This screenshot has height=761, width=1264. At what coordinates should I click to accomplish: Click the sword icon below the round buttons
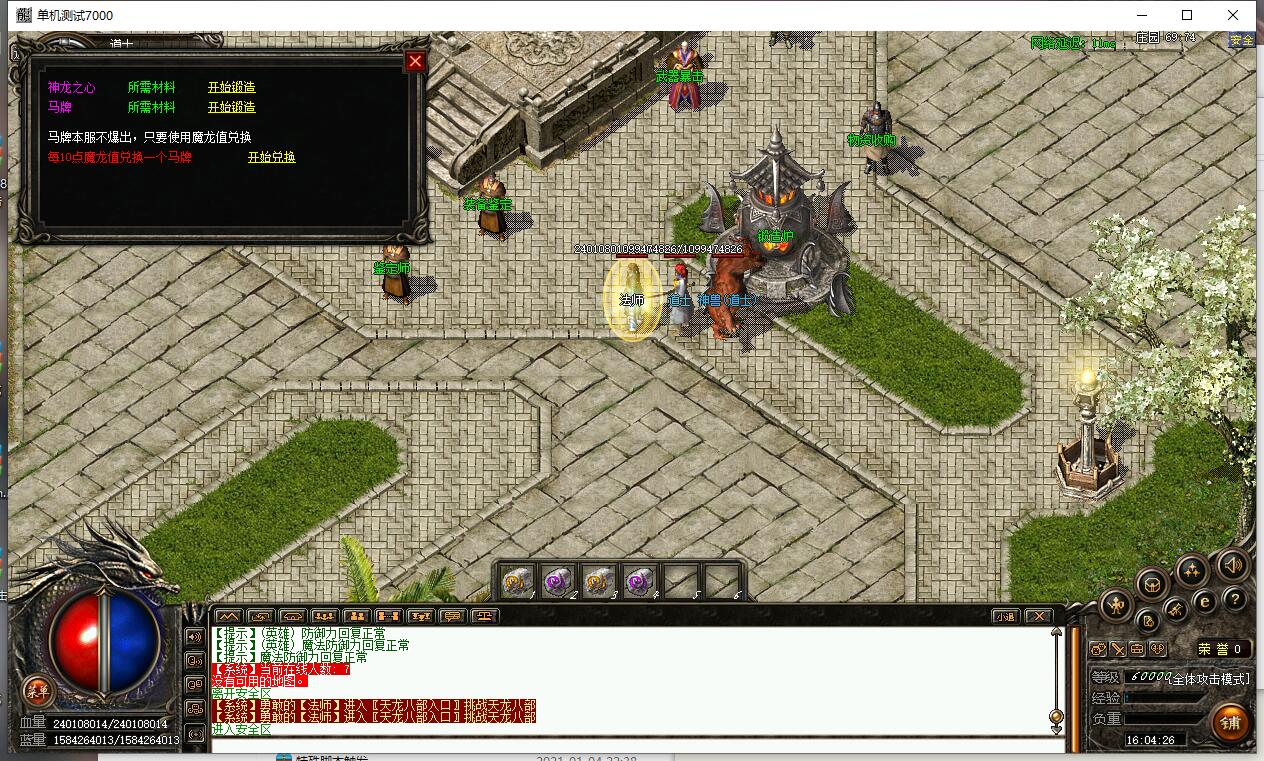click(x=1117, y=649)
